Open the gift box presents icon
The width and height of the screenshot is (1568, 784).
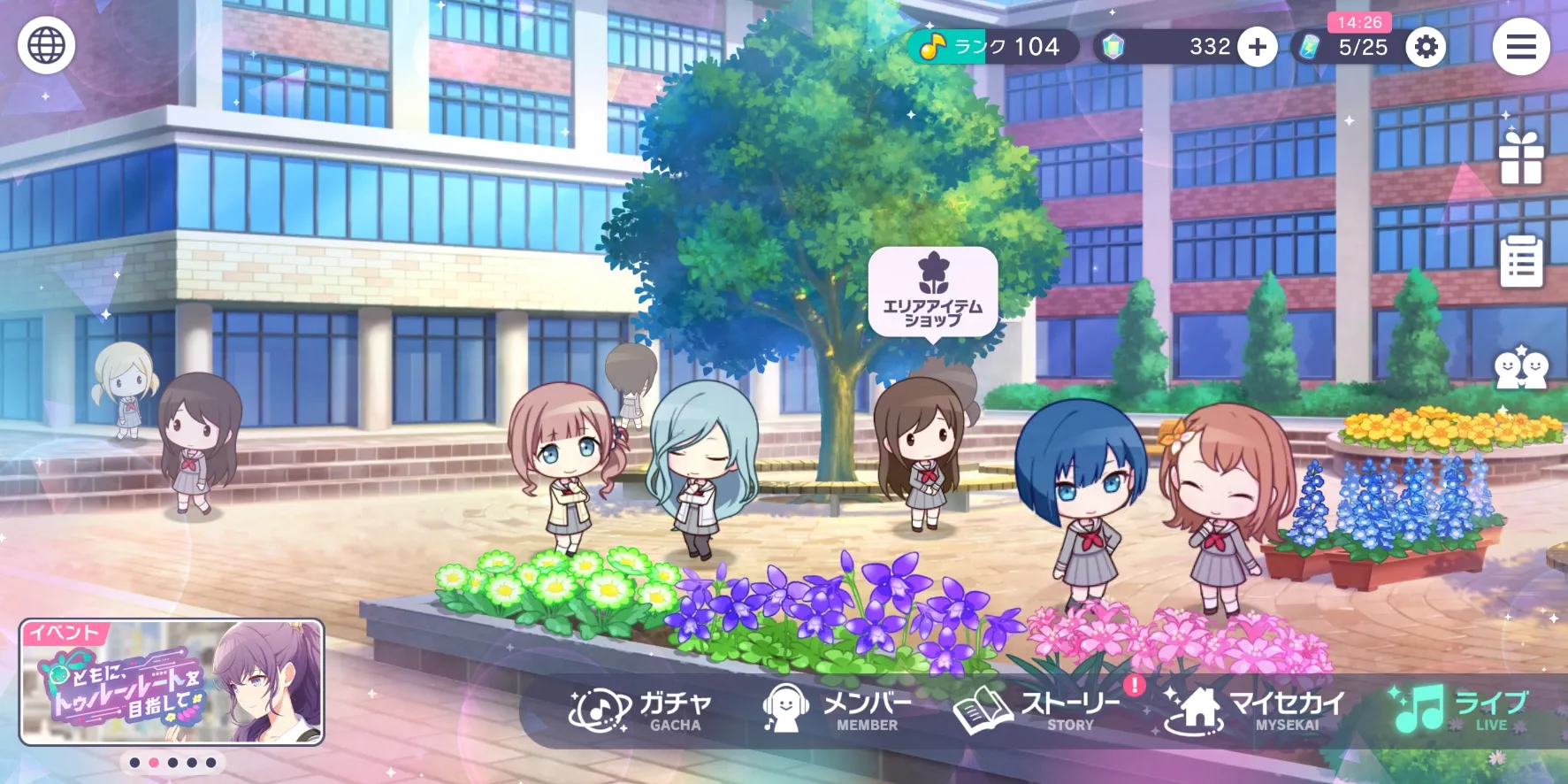tap(1520, 158)
